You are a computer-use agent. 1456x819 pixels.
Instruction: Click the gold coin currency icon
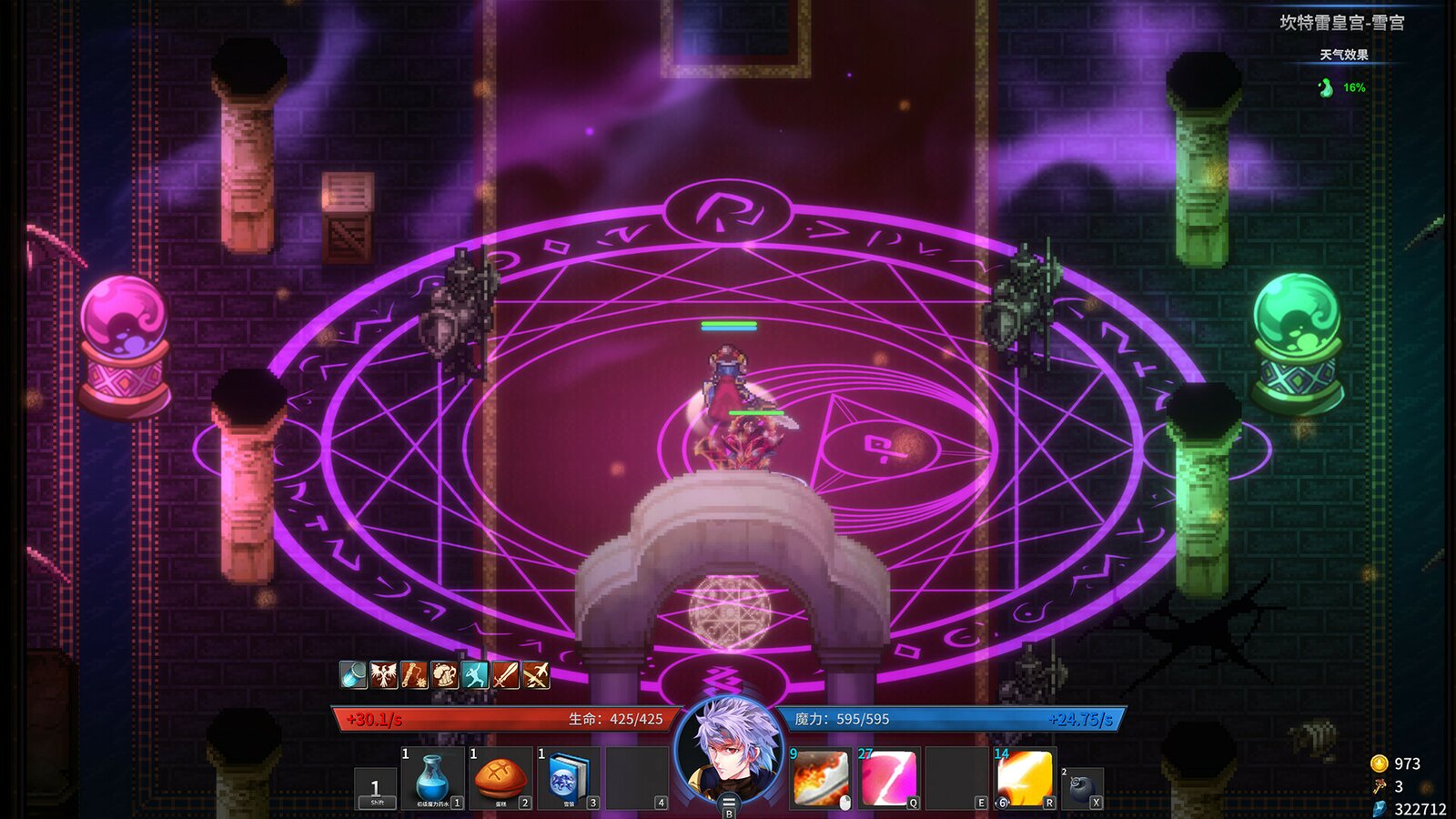[1380, 764]
